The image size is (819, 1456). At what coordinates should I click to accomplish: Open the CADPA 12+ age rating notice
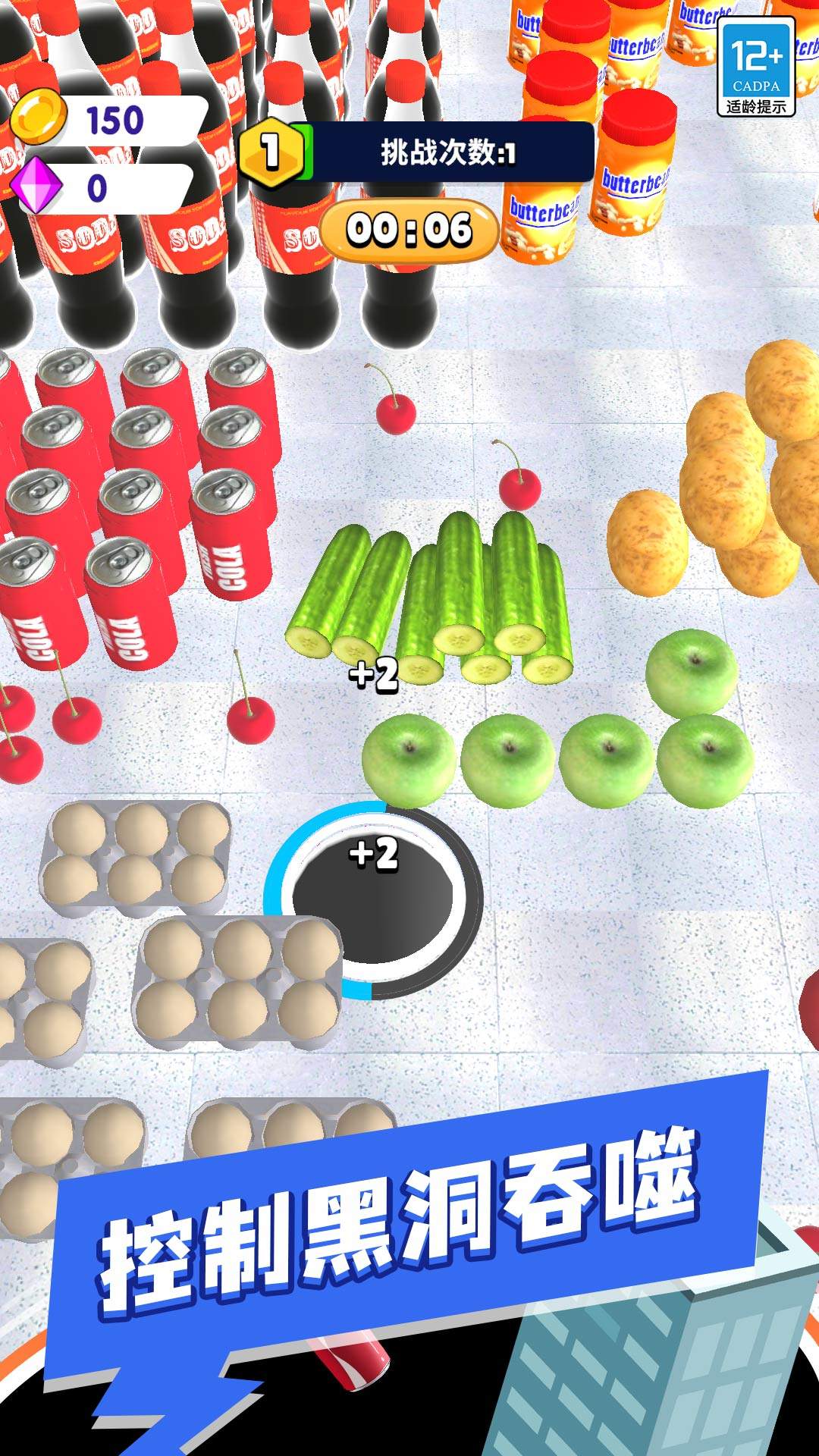[756, 67]
